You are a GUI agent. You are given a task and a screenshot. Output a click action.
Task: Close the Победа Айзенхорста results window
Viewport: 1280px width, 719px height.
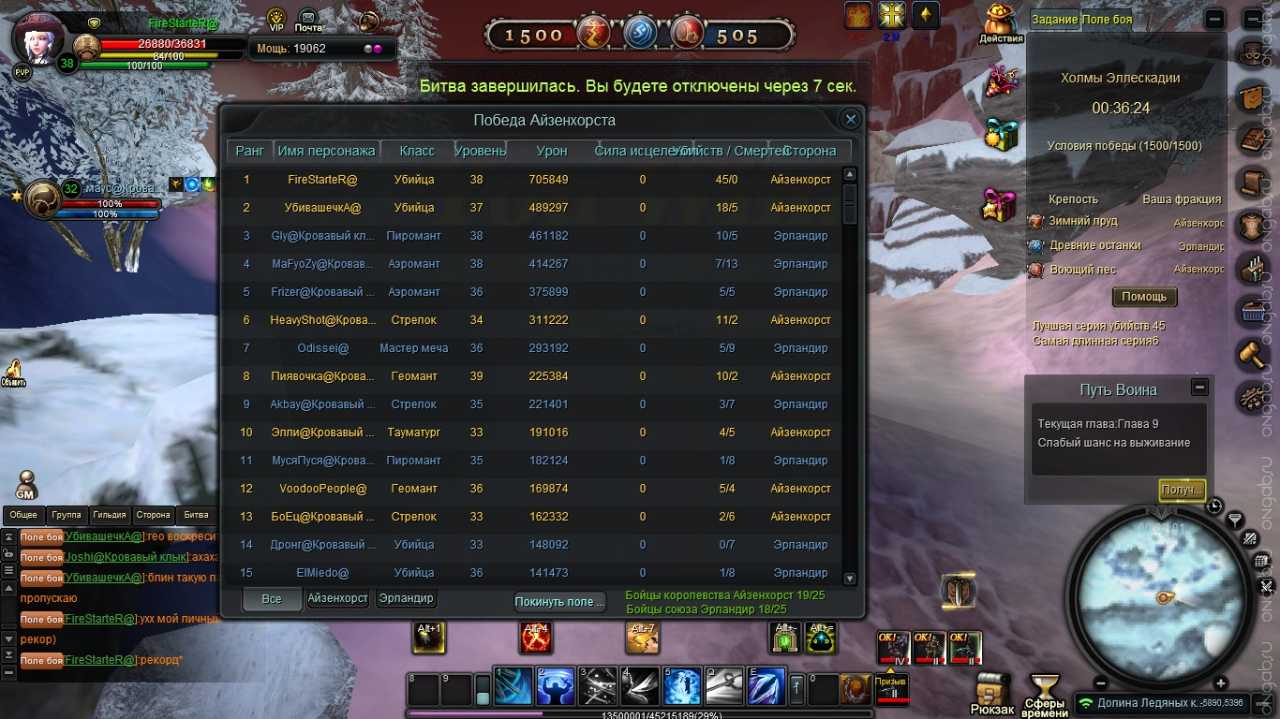[x=850, y=120]
